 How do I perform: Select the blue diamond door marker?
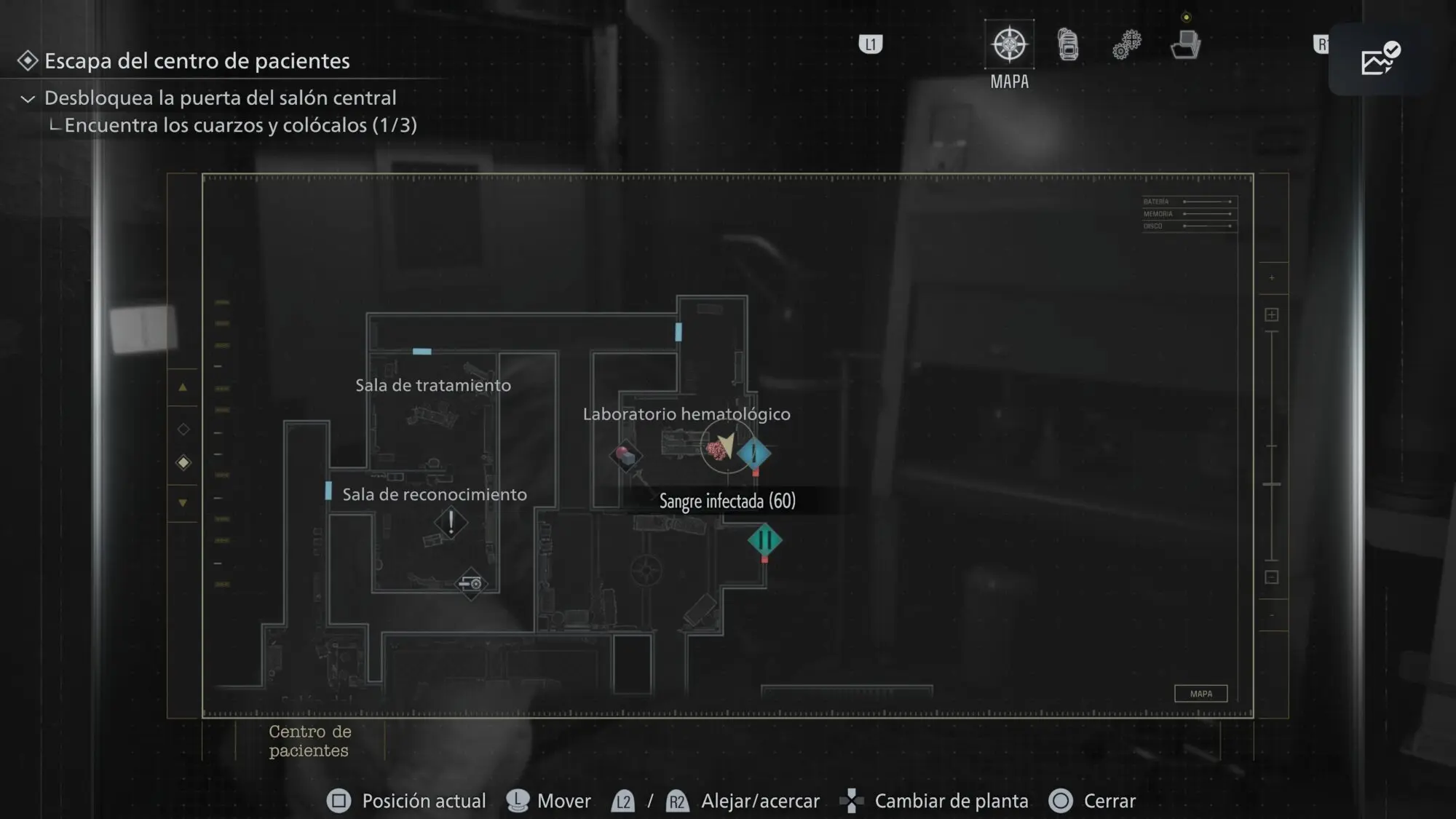click(754, 454)
